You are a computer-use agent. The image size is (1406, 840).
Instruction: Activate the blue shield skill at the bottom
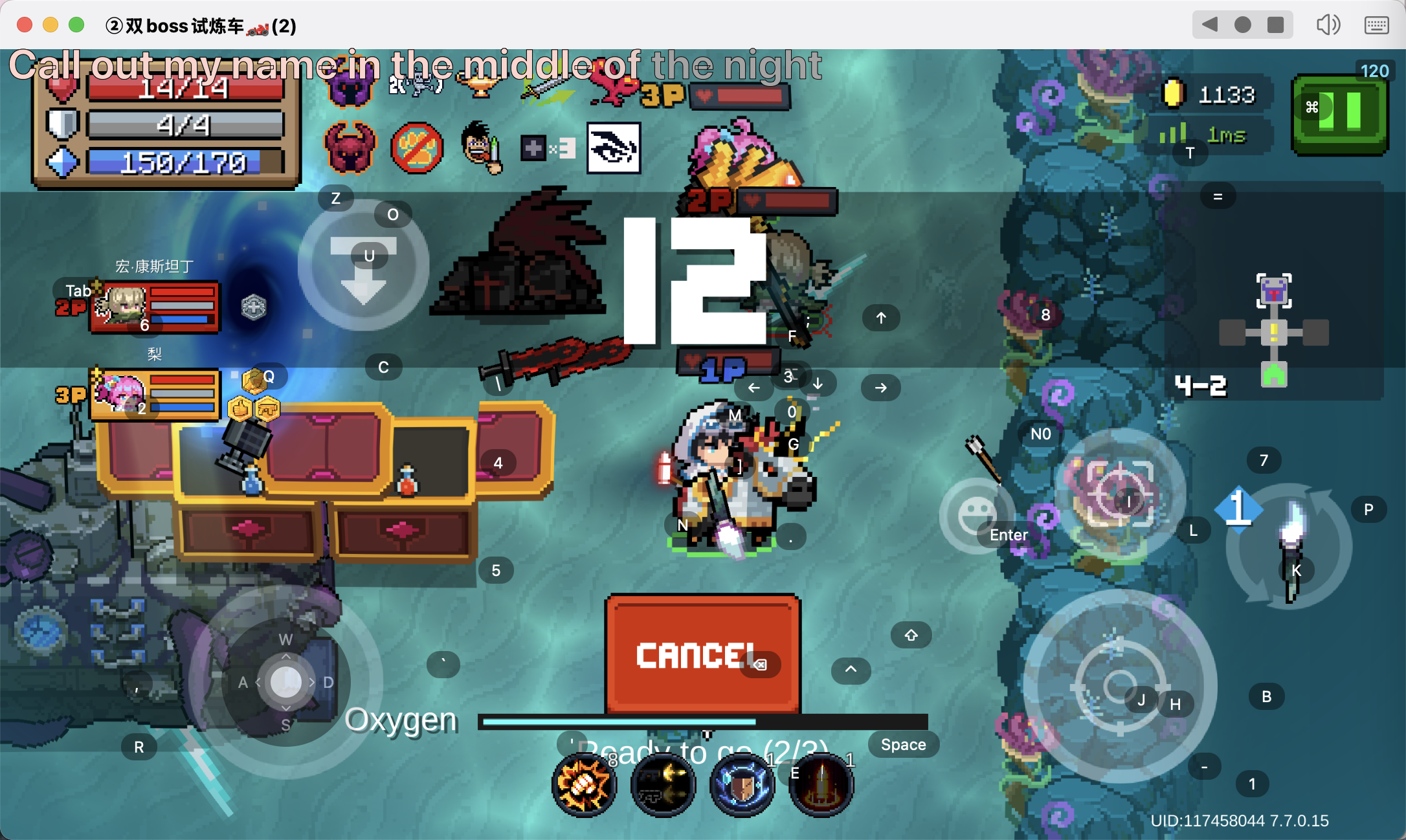[742, 785]
